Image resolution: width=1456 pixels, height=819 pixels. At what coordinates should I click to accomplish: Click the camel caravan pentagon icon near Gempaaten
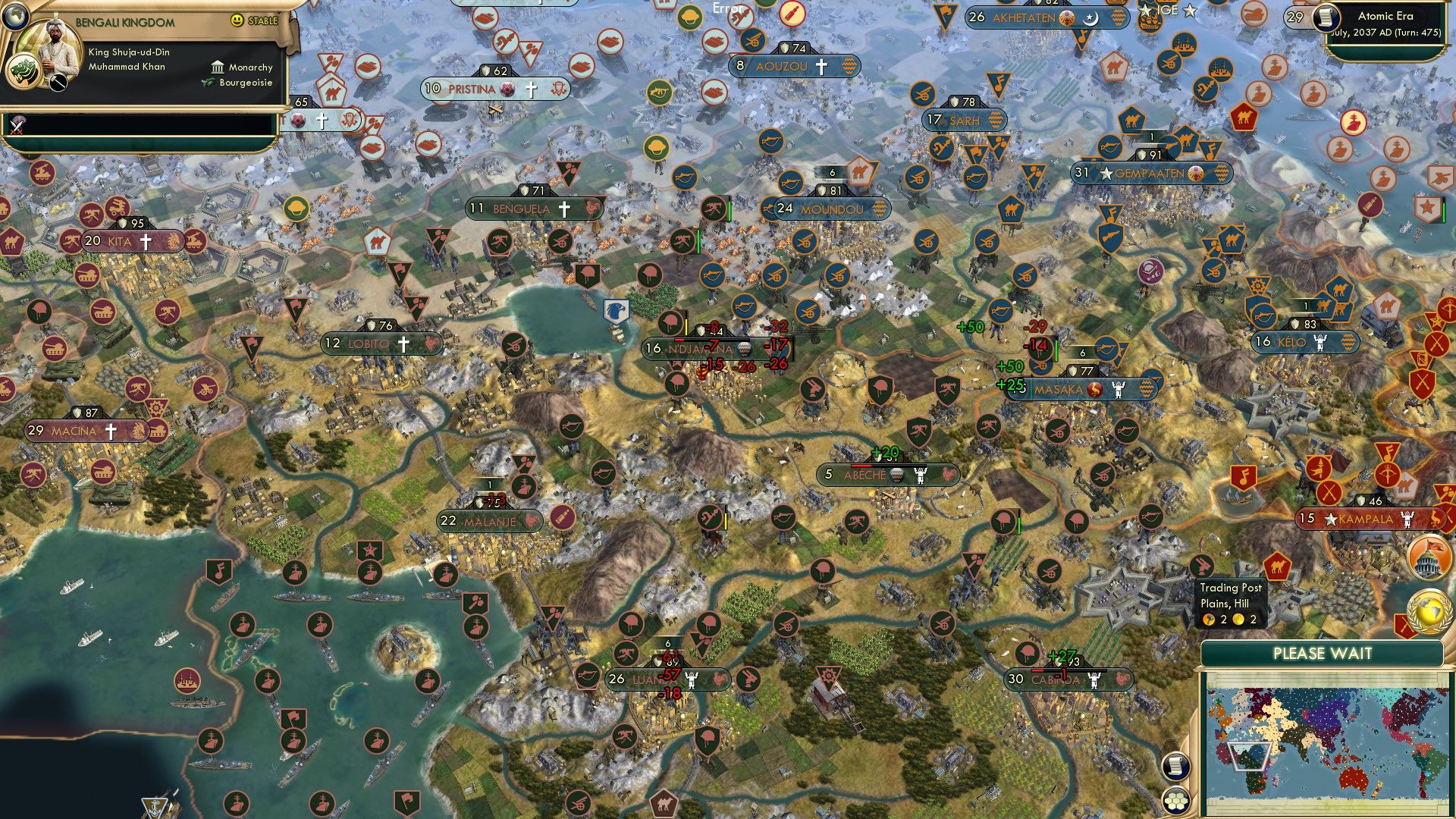pyautogui.click(x=1131, y=118)
